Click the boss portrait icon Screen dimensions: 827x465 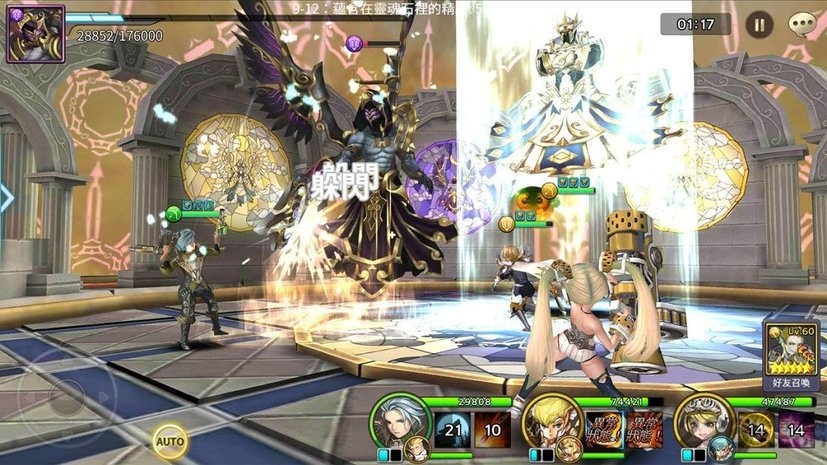(35, 34)
